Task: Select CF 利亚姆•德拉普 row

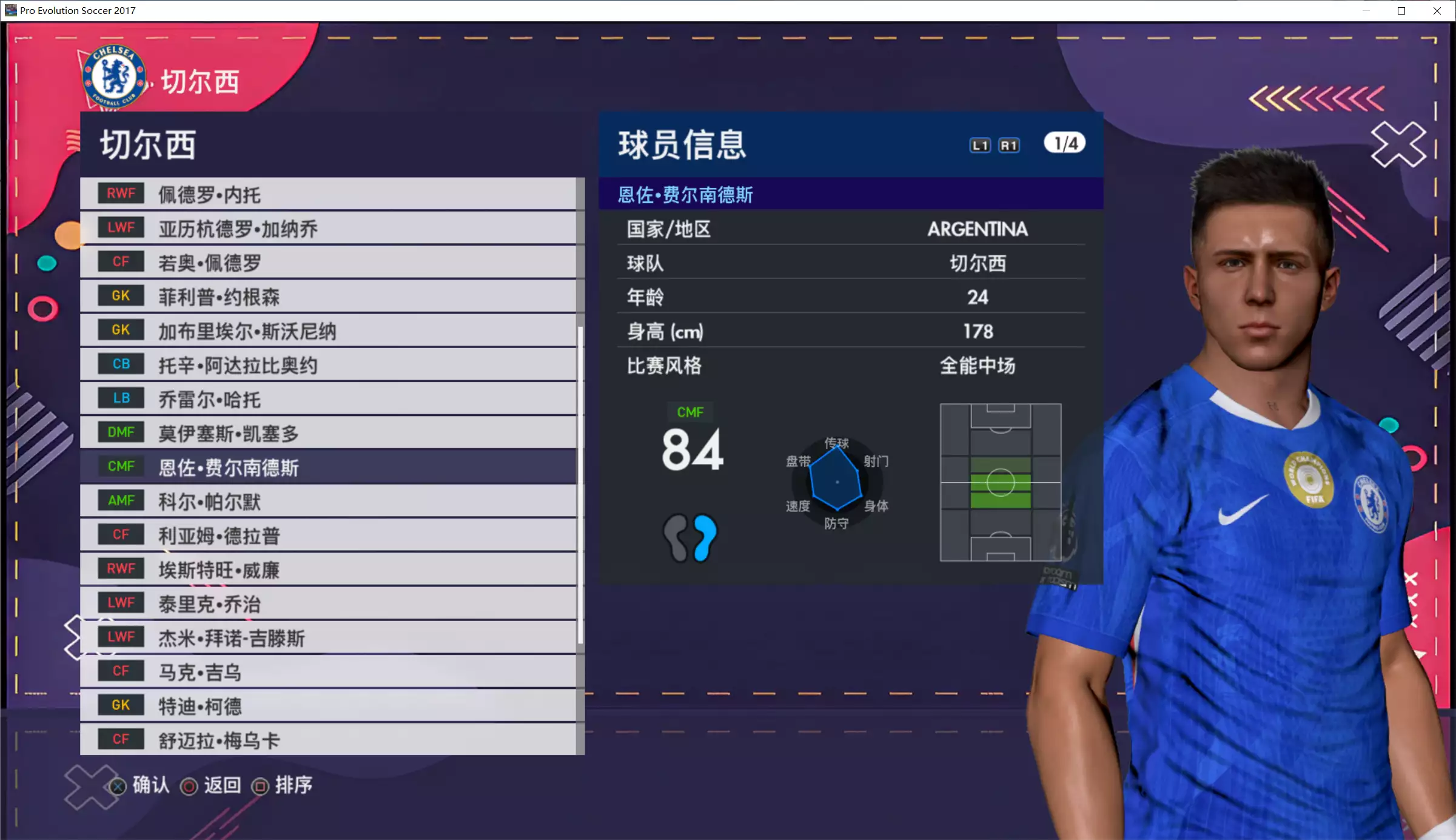Action: (327, 535)
